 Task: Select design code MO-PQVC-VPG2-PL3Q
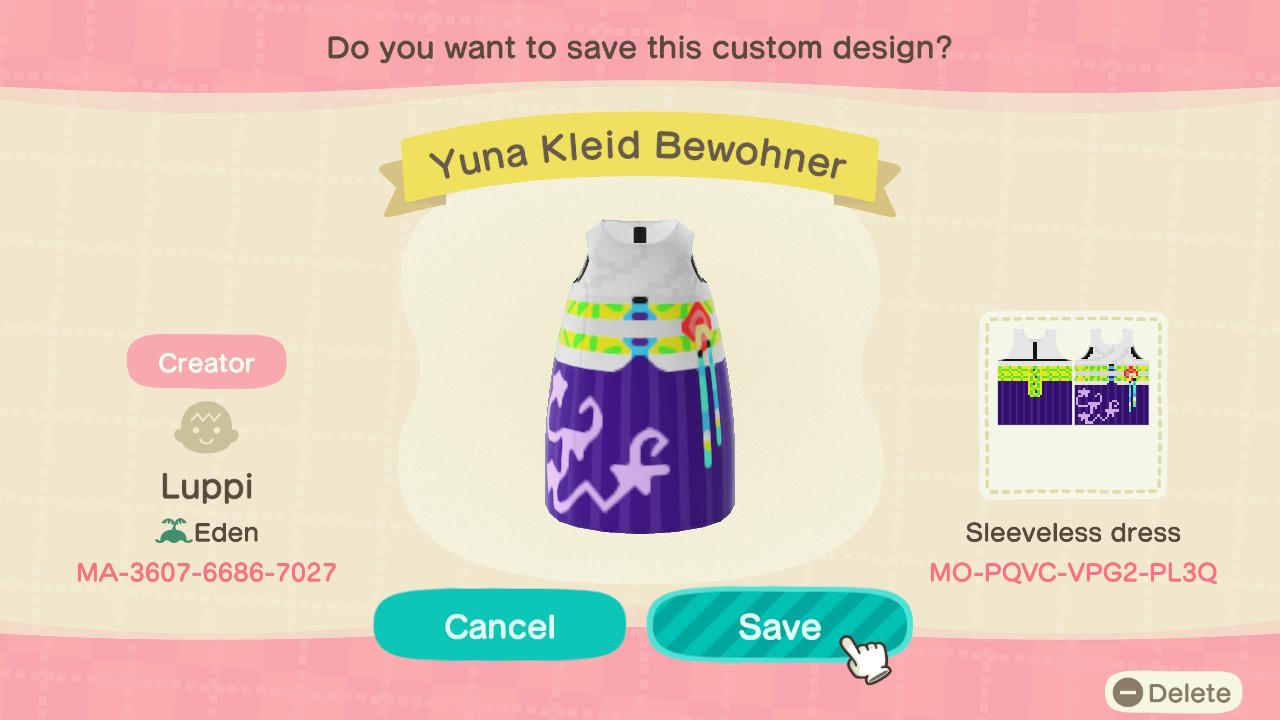[x=1074, y=571]
